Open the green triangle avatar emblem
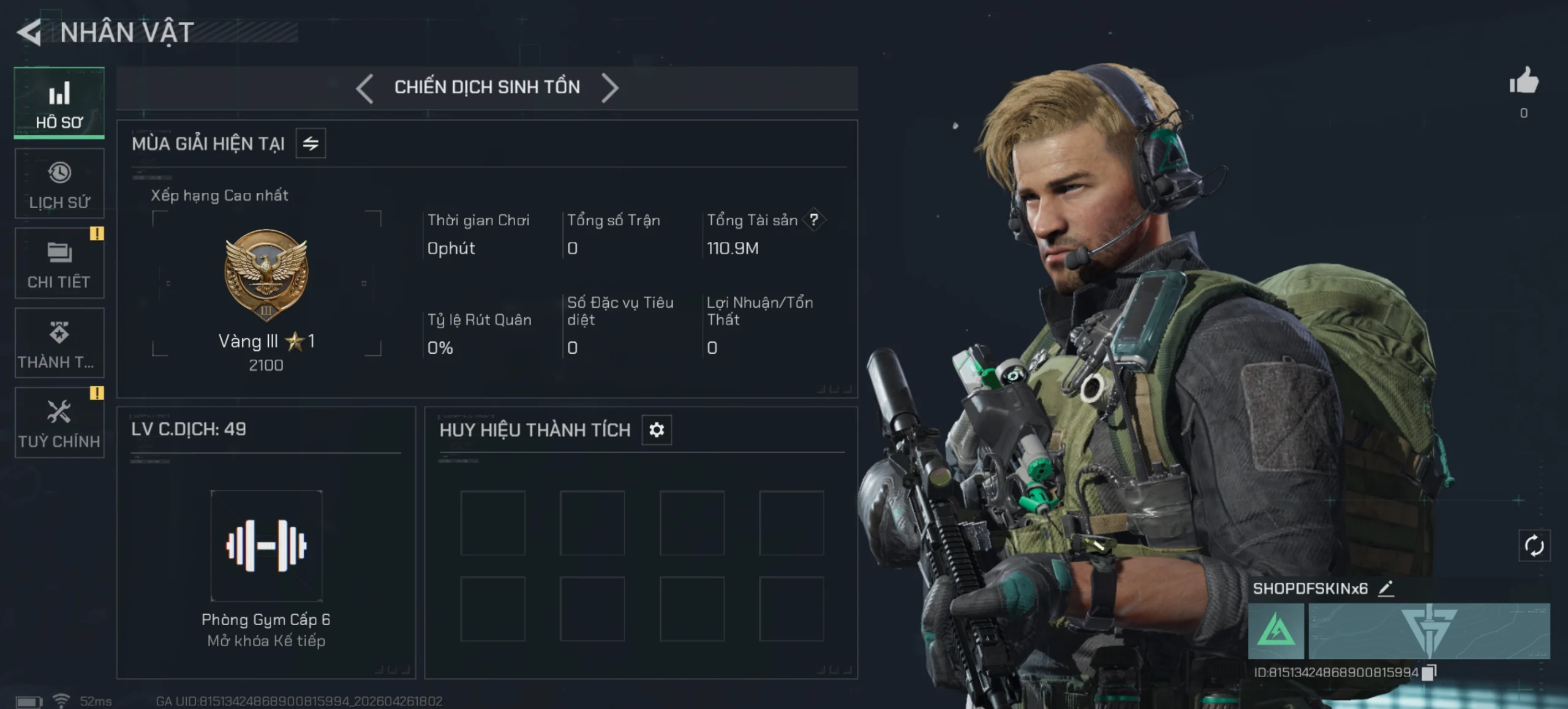 click(x=1276, y=631)
